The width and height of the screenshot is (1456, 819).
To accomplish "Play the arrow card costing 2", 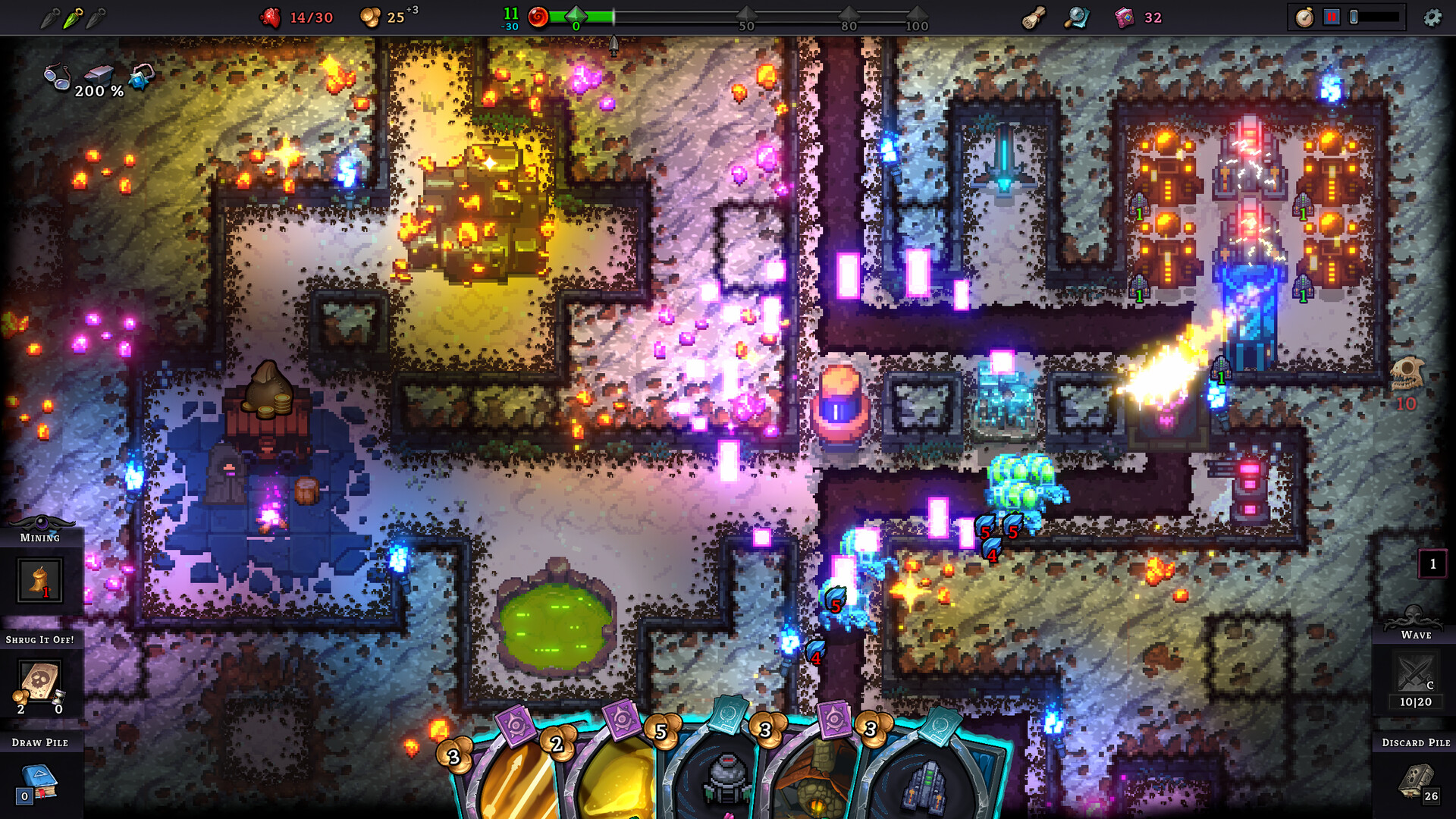I will click(x=516, y=773).
